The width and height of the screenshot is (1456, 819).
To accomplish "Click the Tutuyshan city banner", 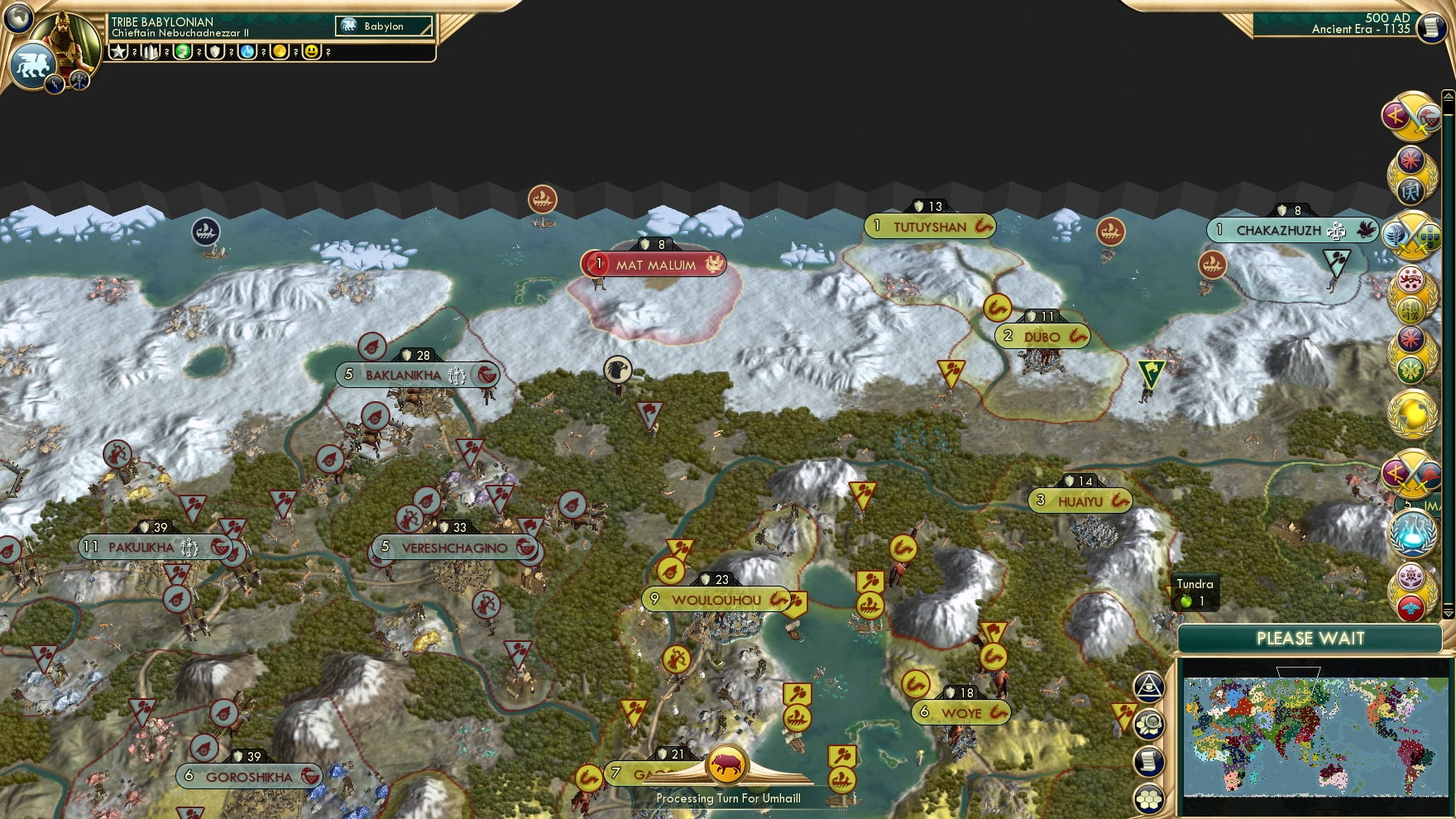I will [x=931, y=226].
